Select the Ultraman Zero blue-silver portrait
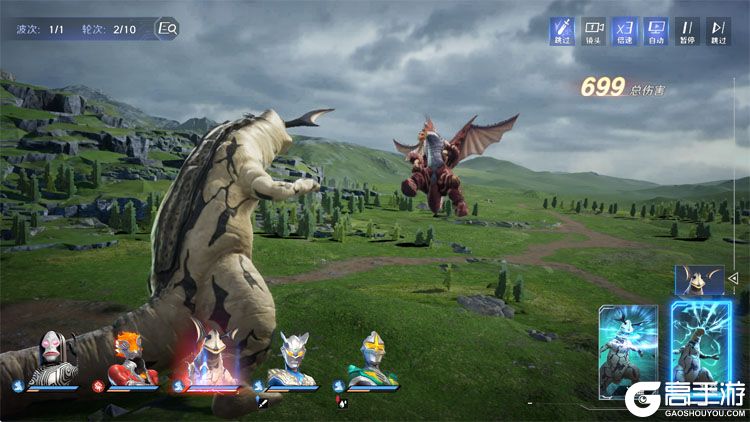 click(x=294, y=358)
